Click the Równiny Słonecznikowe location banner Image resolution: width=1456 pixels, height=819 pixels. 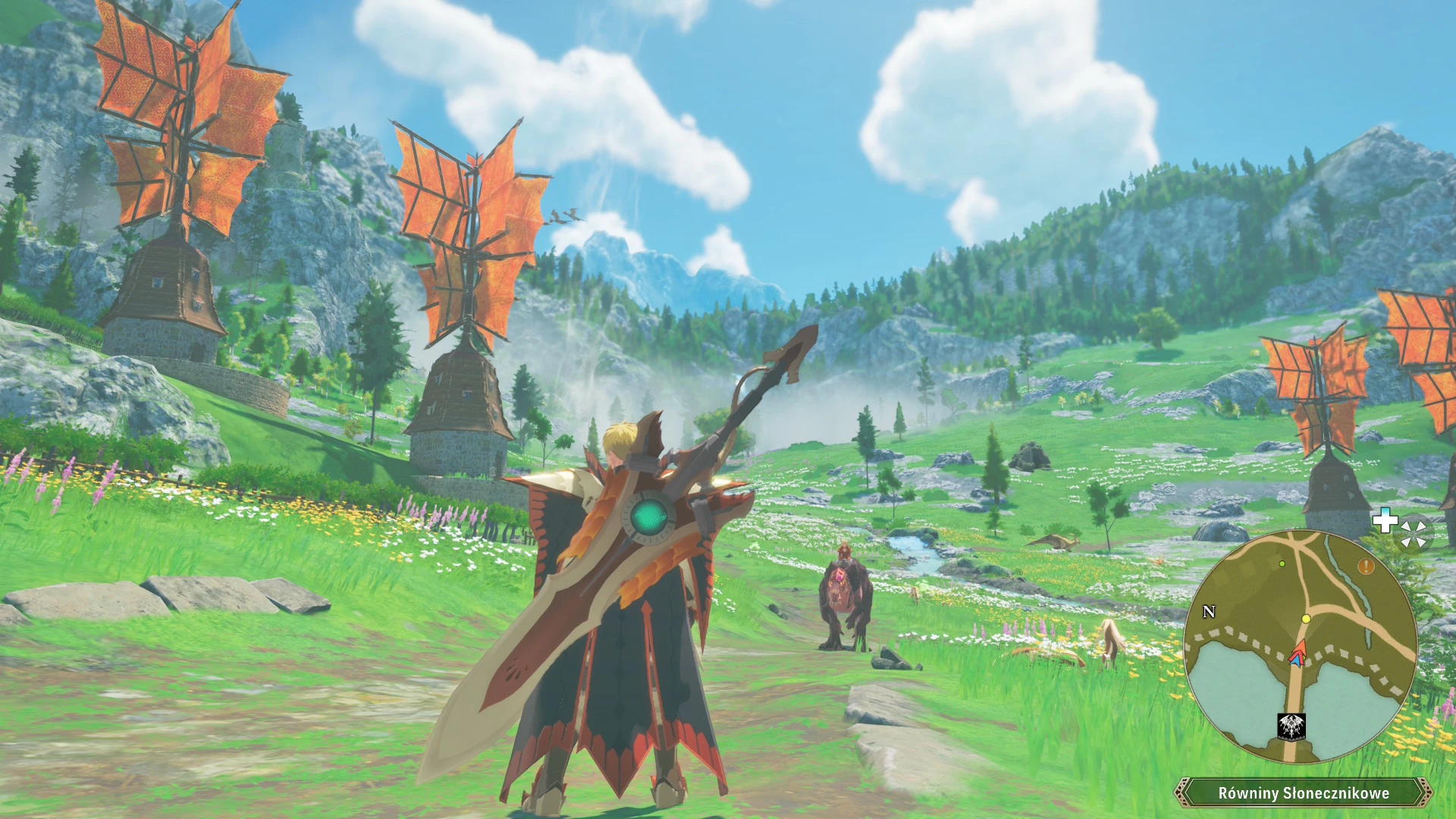(1303, 793)
